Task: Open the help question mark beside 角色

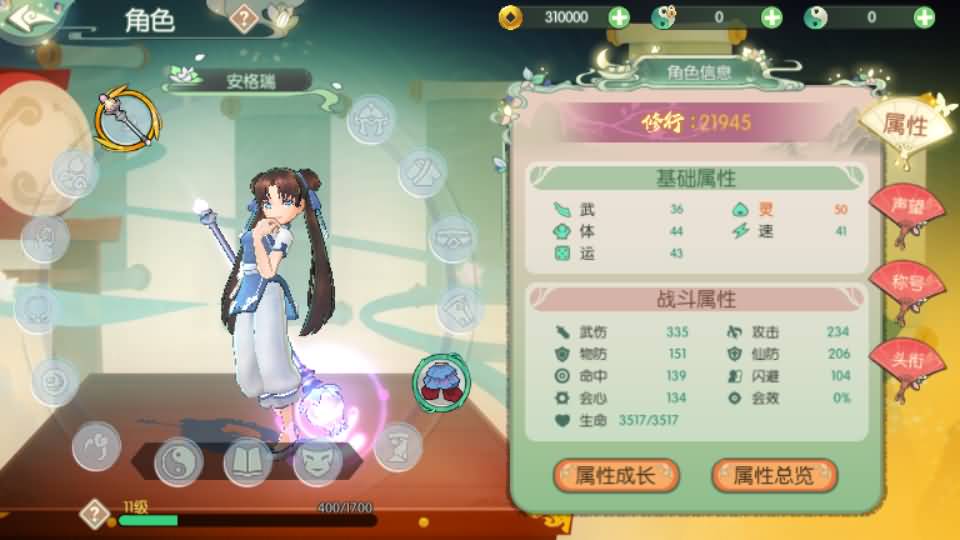Action: [243, 17]
